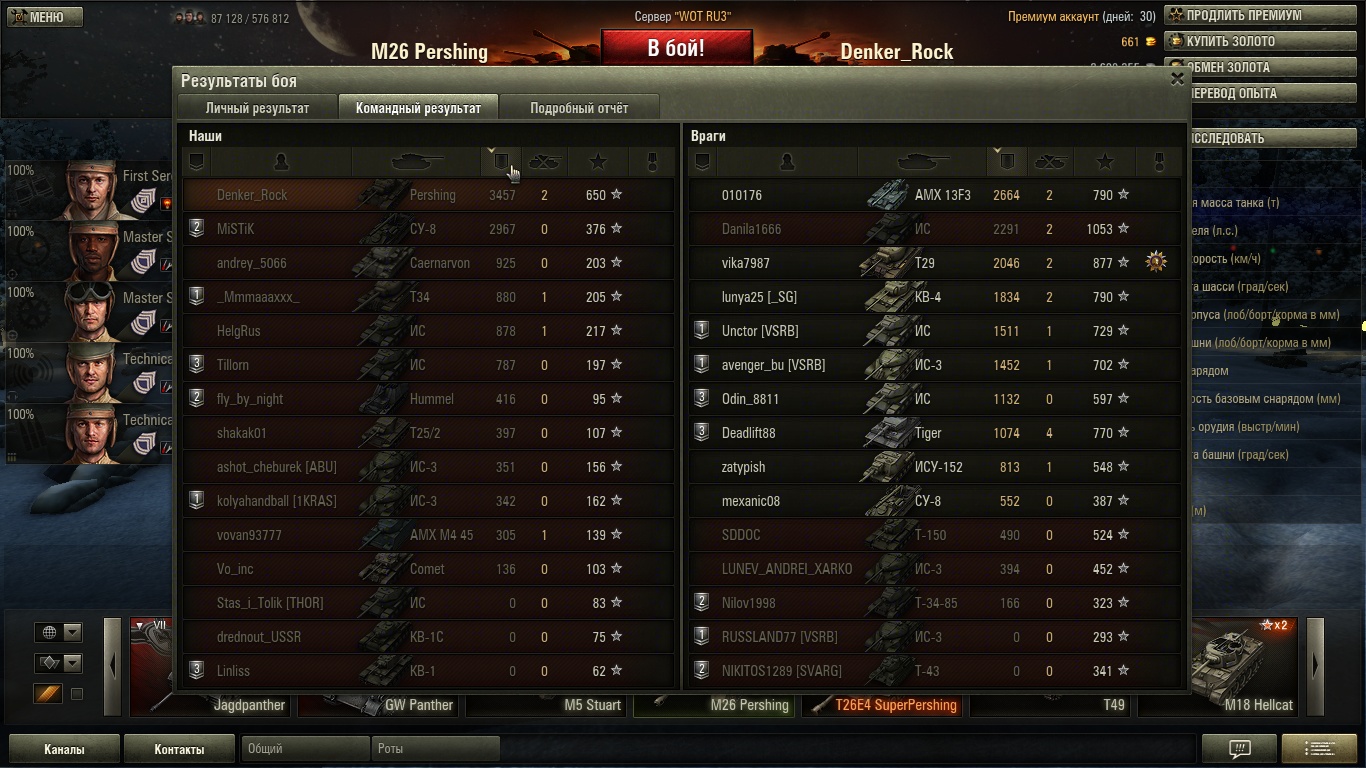Buy gold via КУПИТЬ ЗОЛОТО

(1246, 42)
